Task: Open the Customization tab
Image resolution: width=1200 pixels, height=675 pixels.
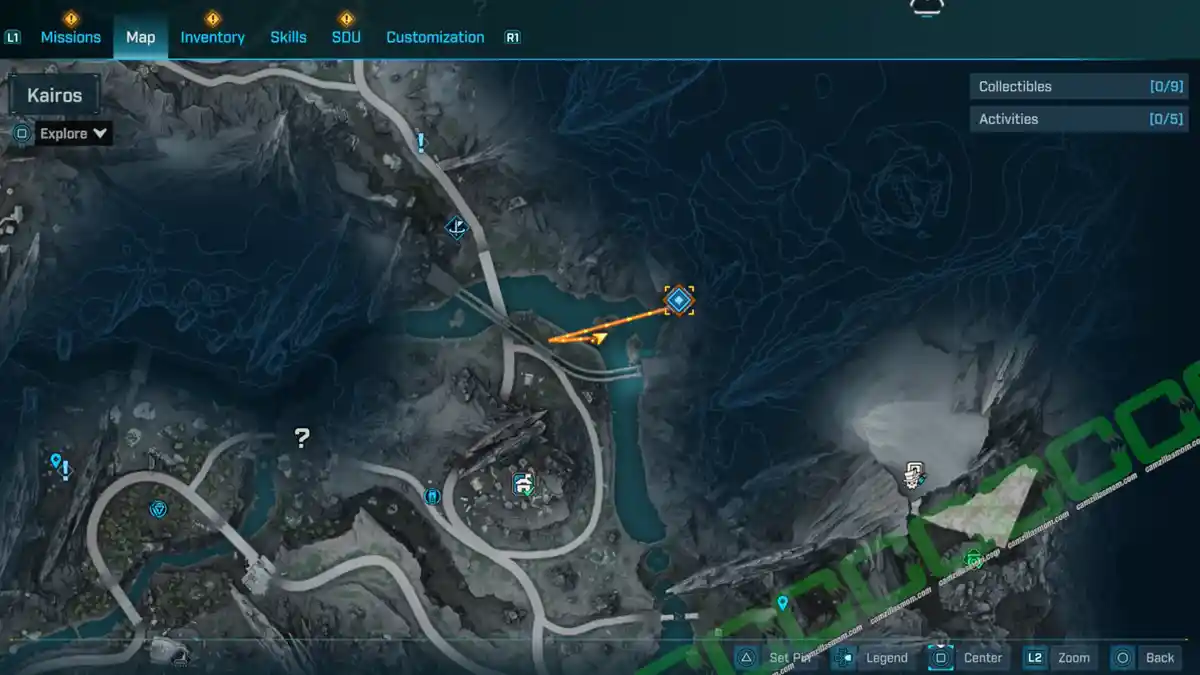Action: pyautogui.click(x=435, y=37)
